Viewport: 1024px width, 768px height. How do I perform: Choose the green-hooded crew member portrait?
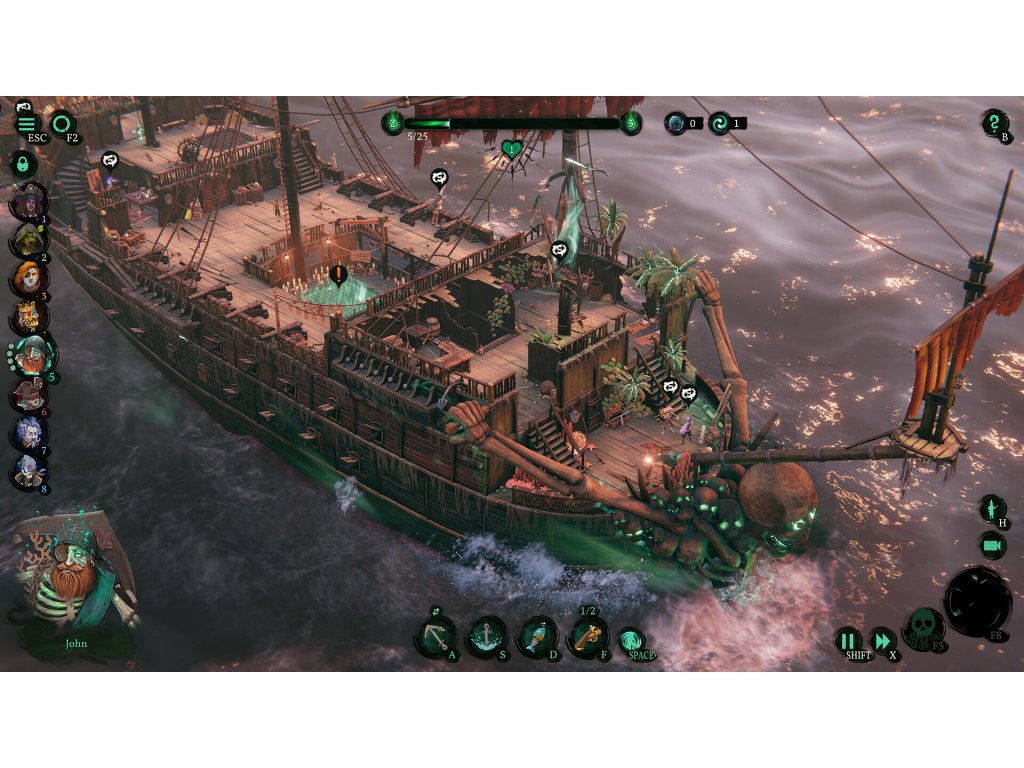27,240
